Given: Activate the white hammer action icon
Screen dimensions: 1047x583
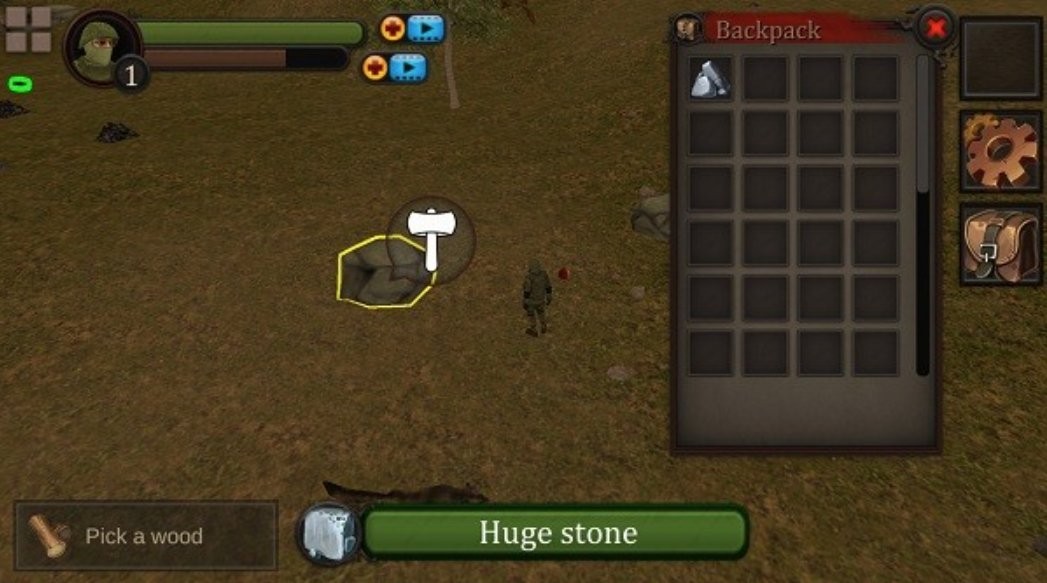Looking at the screenshot, I should click(431, 238).
